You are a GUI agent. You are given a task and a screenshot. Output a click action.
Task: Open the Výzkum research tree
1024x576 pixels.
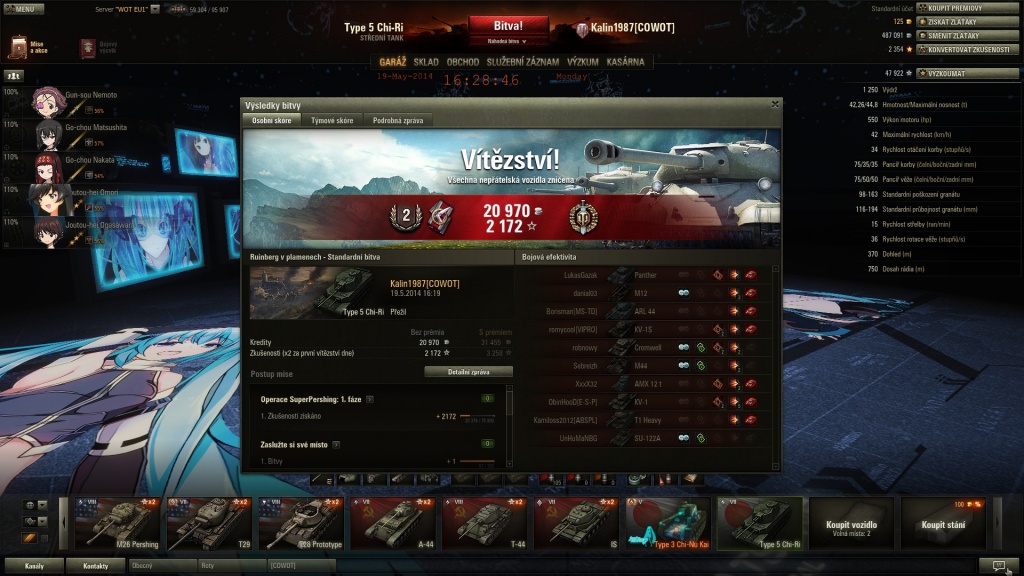tap(582, 62)
